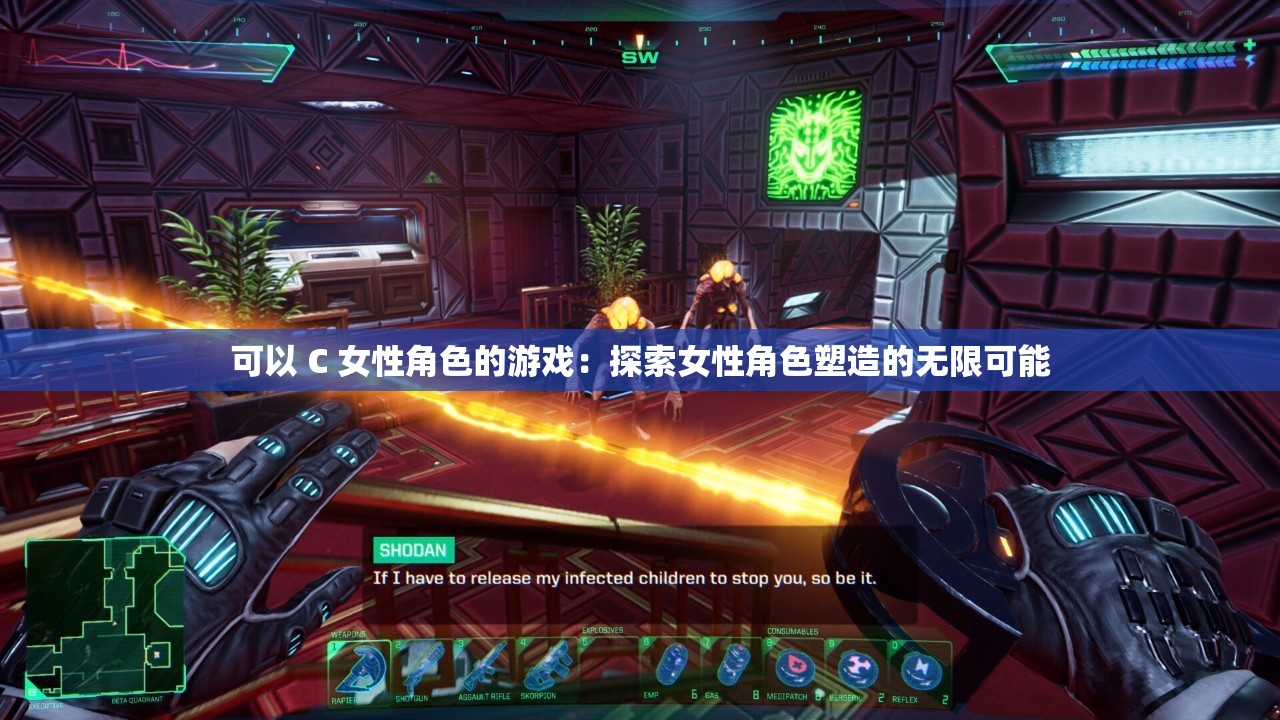
Task: Expand the EXPLOSIVES section label
Action: (603, 631)
